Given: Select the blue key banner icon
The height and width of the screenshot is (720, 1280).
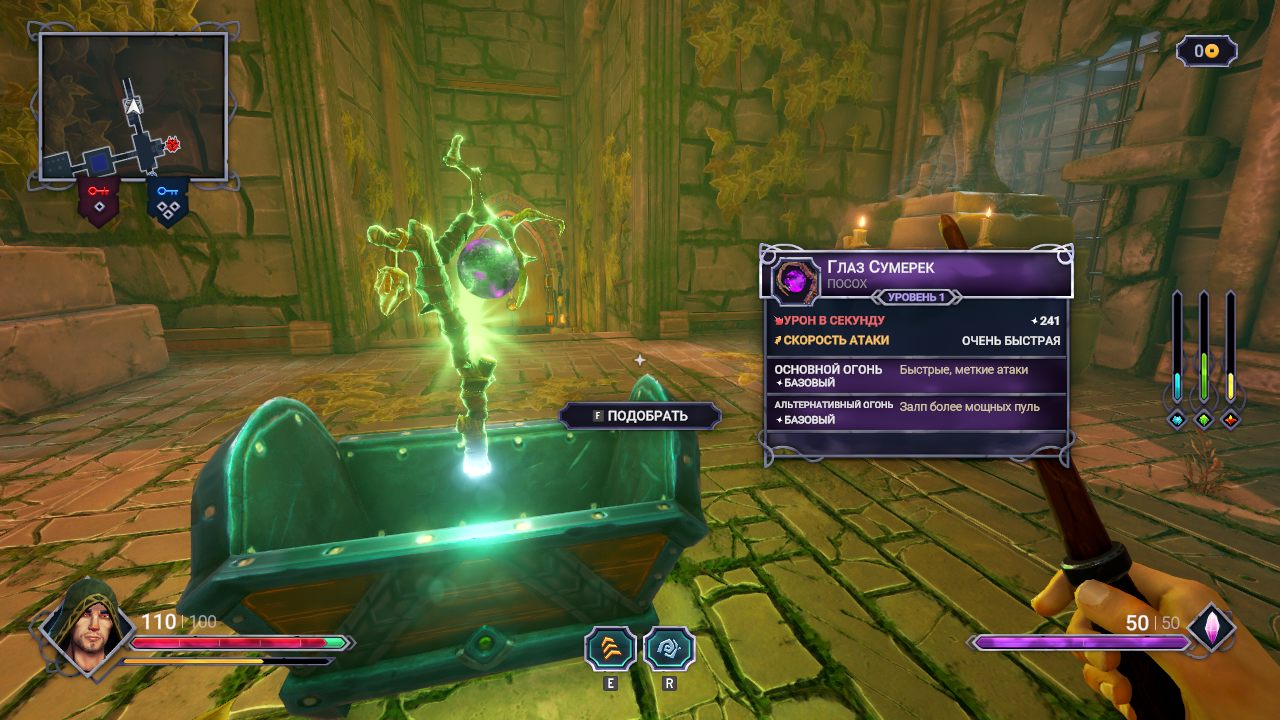Looking at the screenshot, I should [167, 199].
